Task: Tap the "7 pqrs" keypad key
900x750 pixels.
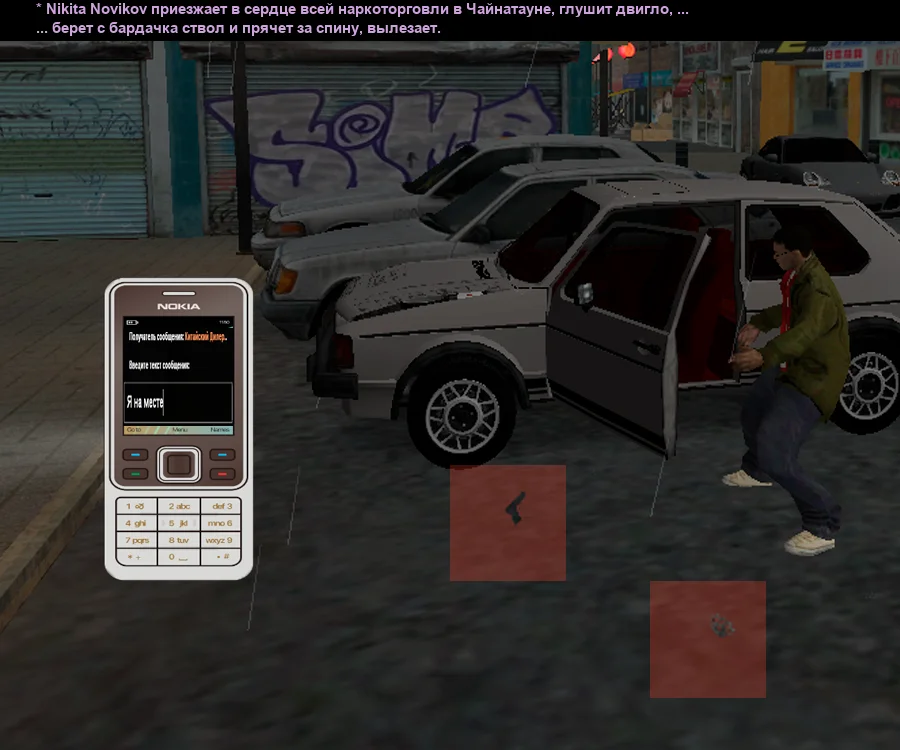Action: (x=136, y=540)
